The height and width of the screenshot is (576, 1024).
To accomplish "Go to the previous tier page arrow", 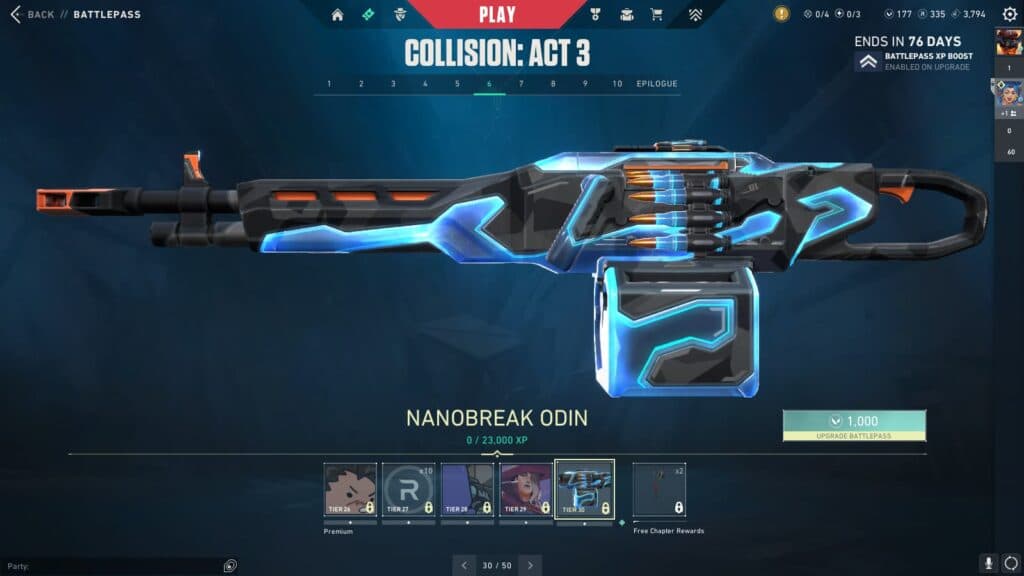I will 465,565.
